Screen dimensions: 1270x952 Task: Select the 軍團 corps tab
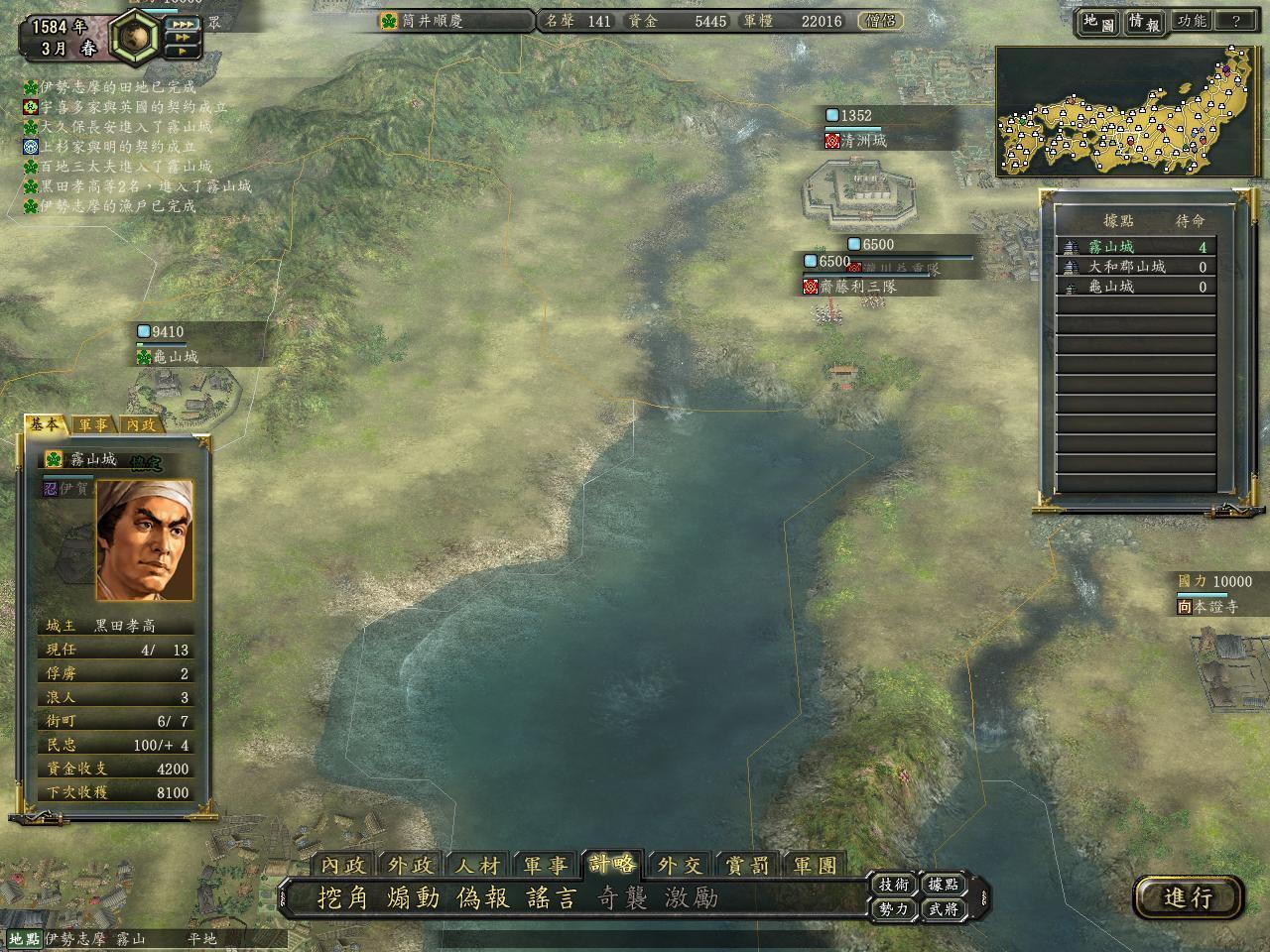tap(815, 866)
